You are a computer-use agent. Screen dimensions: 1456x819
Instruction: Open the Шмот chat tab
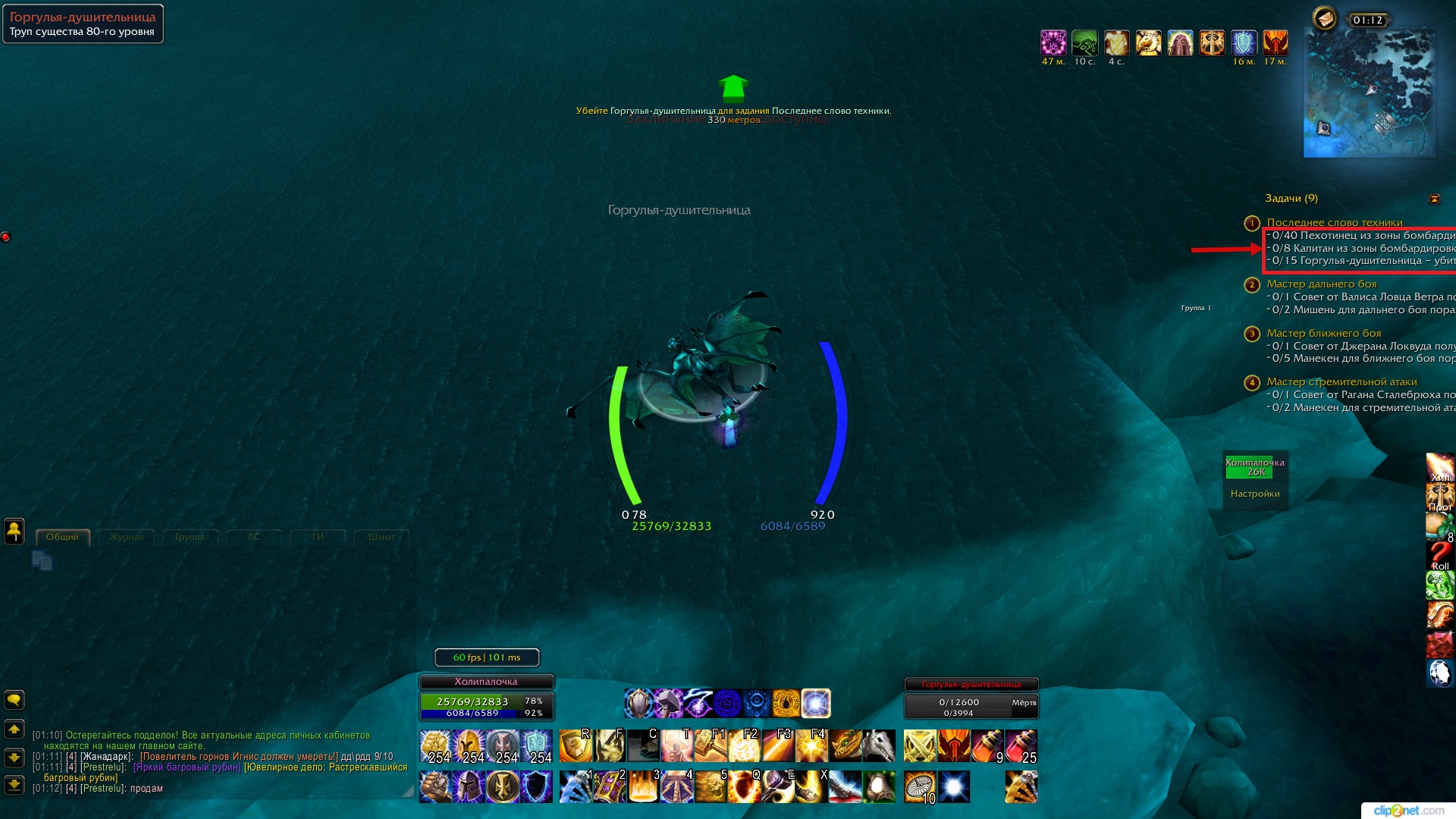pos(381,537)
